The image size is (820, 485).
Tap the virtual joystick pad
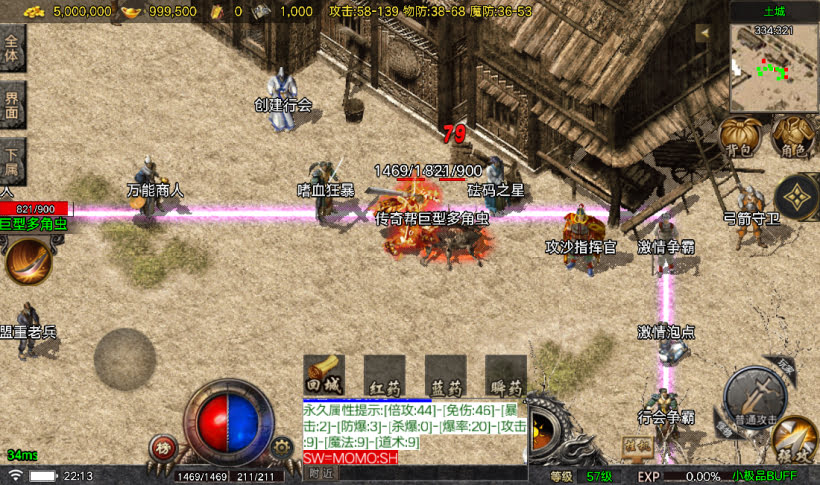(125, 359)
